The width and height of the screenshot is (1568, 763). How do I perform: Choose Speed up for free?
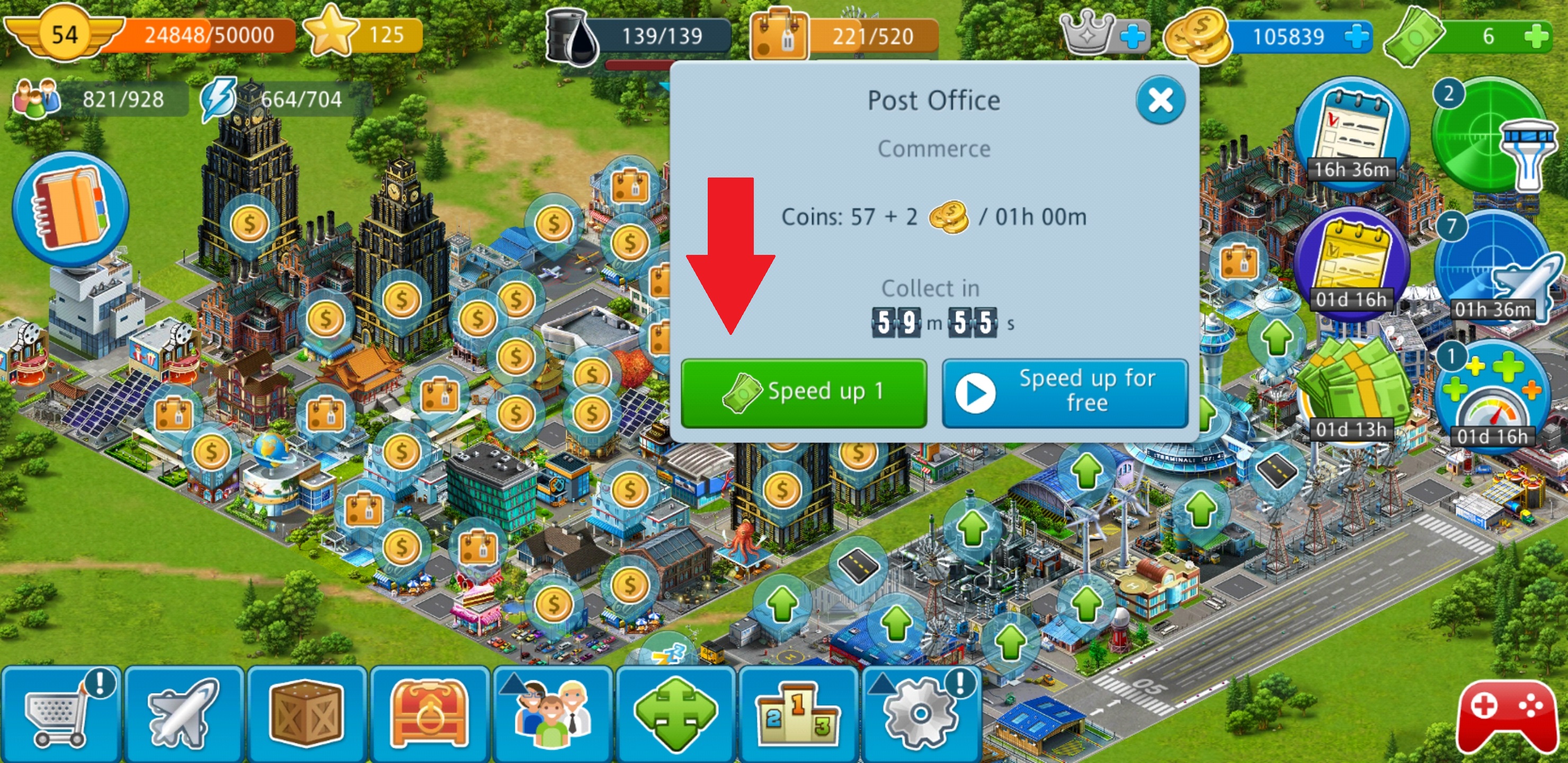pyautogui.click(x=1065, y=393)
